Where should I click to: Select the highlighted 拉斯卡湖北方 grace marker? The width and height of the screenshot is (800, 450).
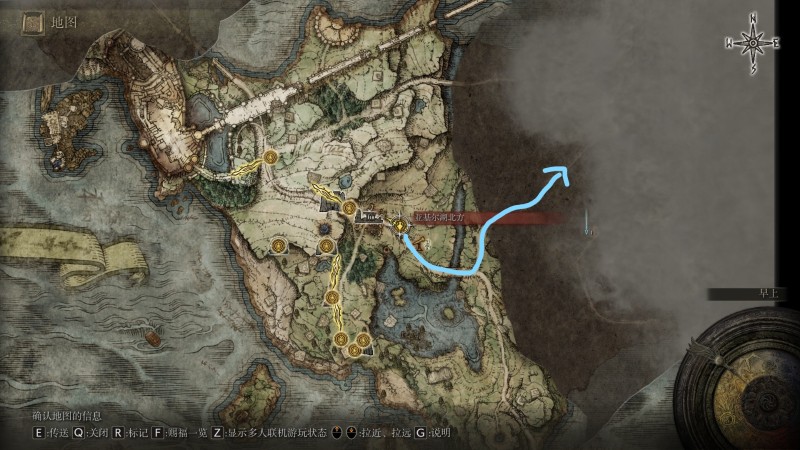pyautogui.click(x=401, y=227)
